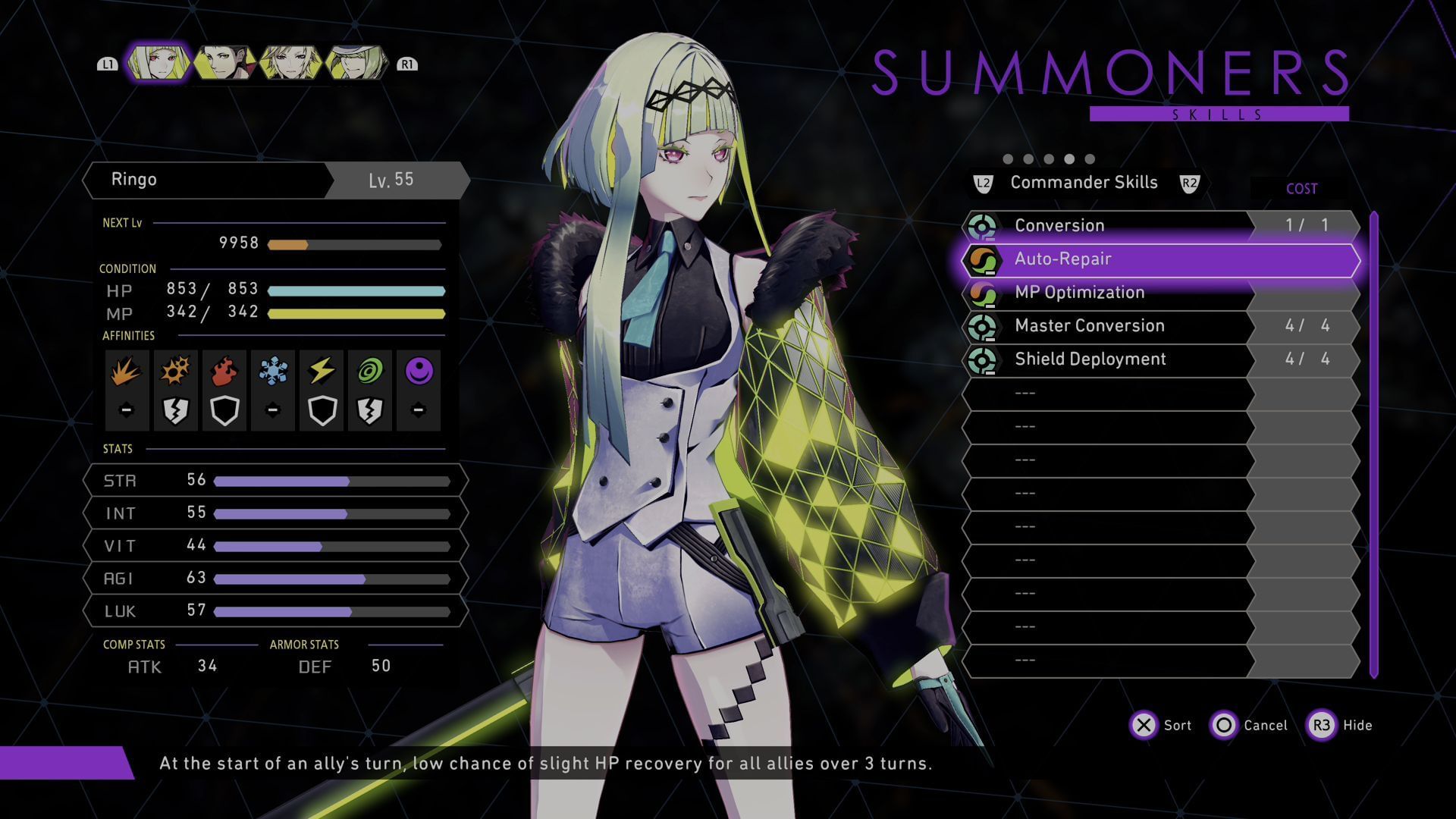Click the fourth page indicator dot
1456x819 pixels.
coord(1070,159)
